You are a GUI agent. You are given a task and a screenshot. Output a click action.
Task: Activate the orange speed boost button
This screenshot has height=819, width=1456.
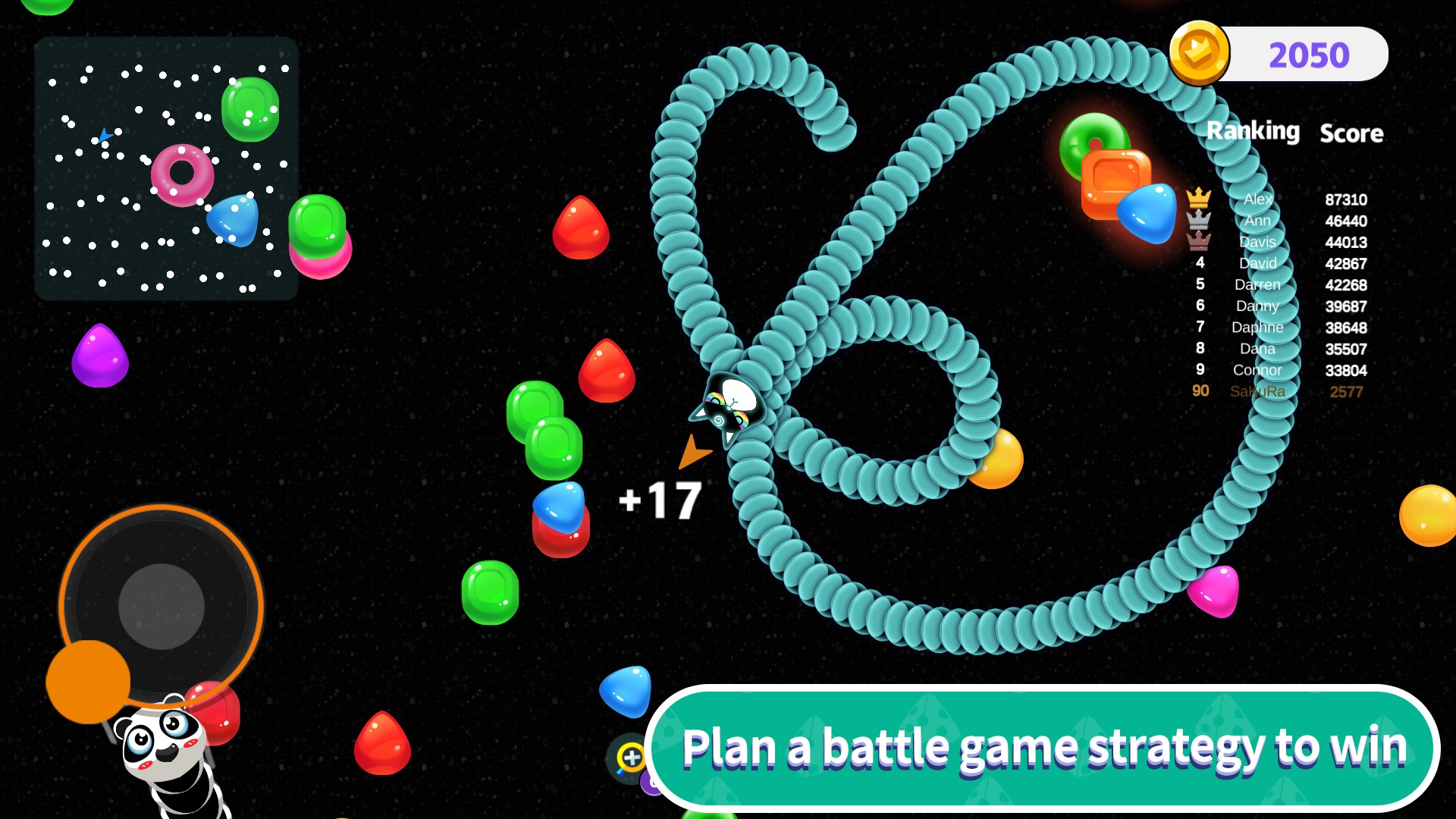(88, 681)
